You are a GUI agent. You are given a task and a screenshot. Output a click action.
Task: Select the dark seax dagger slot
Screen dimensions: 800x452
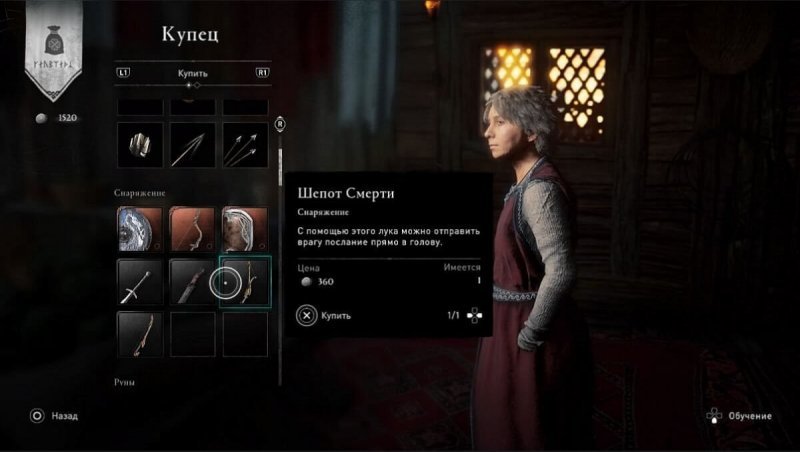tap(192, 282)
